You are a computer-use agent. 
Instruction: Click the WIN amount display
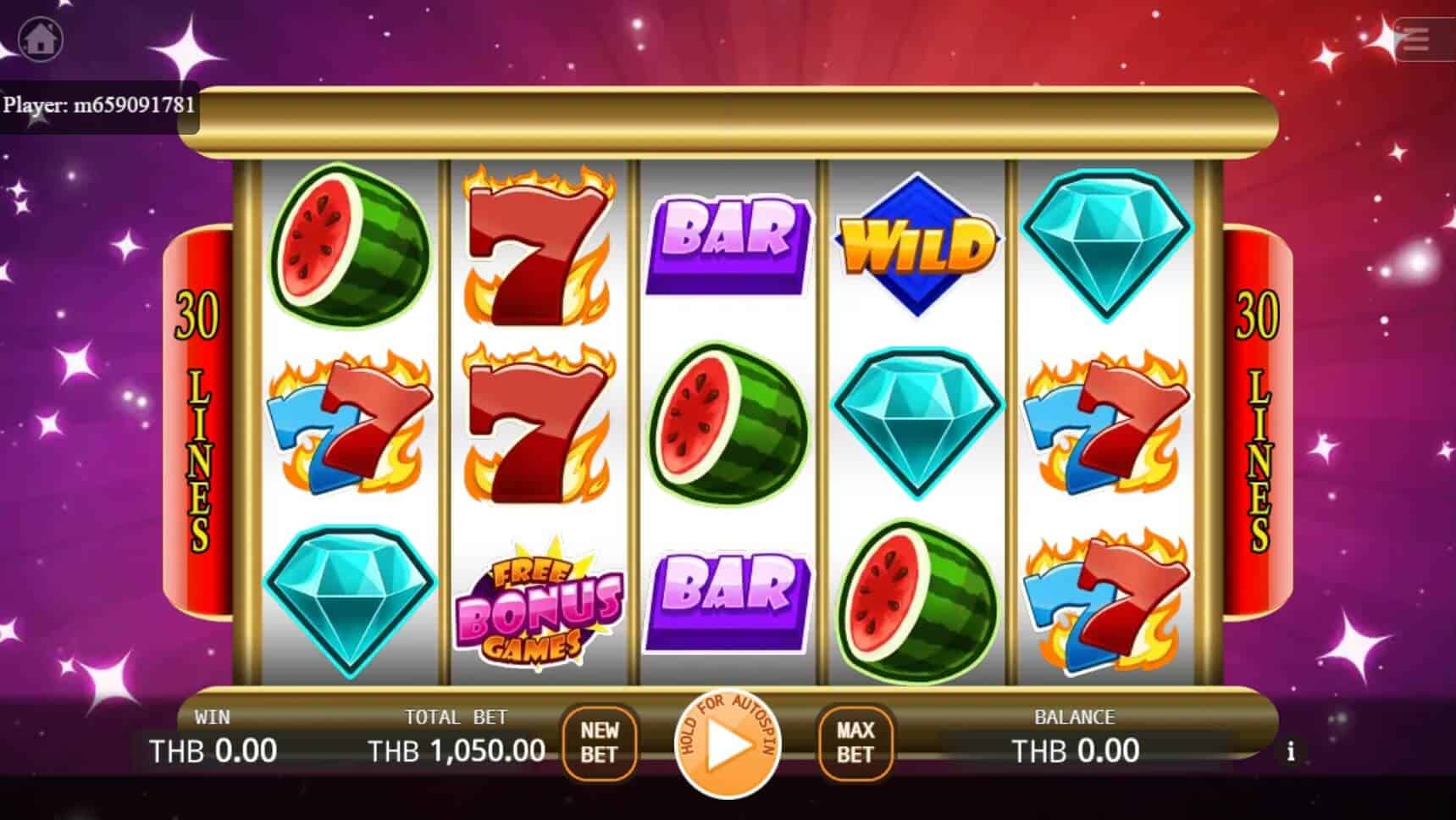(x=212, y=750)
